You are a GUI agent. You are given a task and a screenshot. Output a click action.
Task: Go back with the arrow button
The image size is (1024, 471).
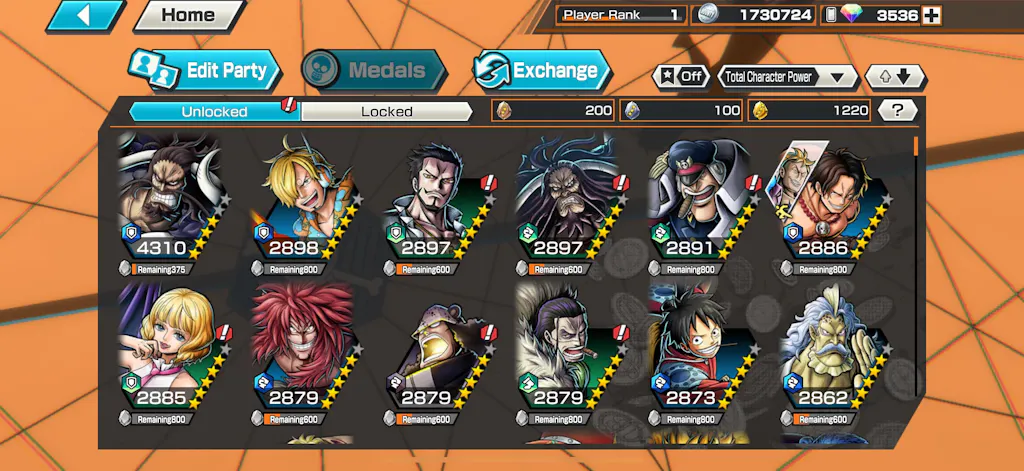tap(84, 16)
